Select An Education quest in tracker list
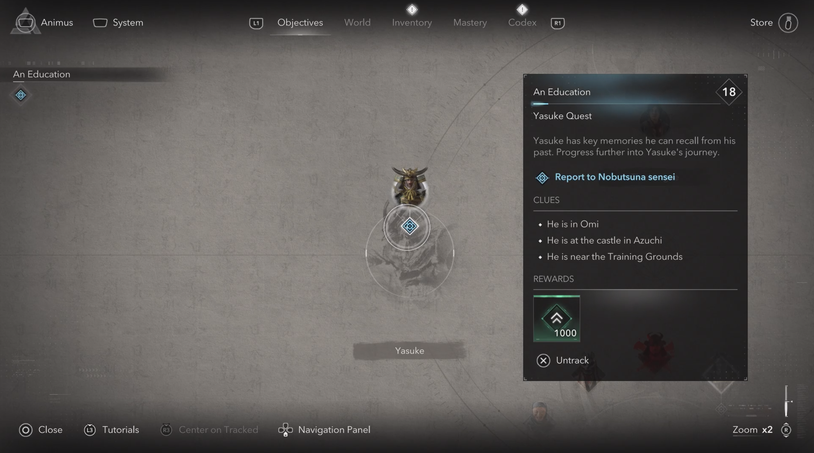The width and height of the screenshot is (814, 453). click(x=42, y=74)
